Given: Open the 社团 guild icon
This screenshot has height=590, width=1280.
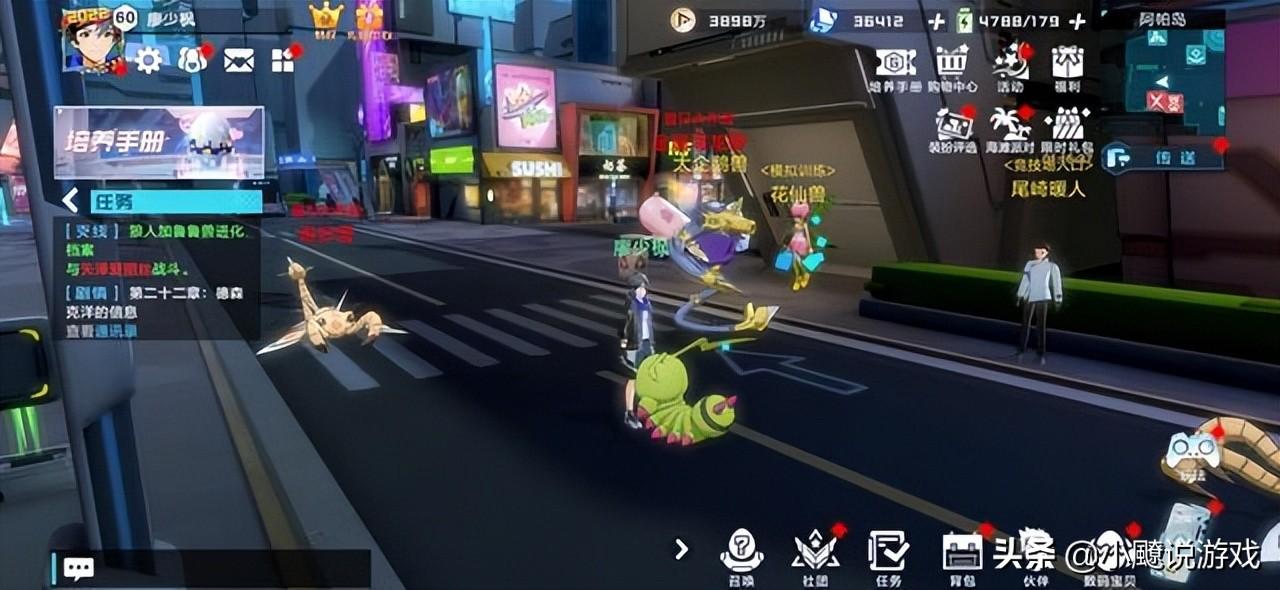Looking at the screenshot, I should coord(815,553).
